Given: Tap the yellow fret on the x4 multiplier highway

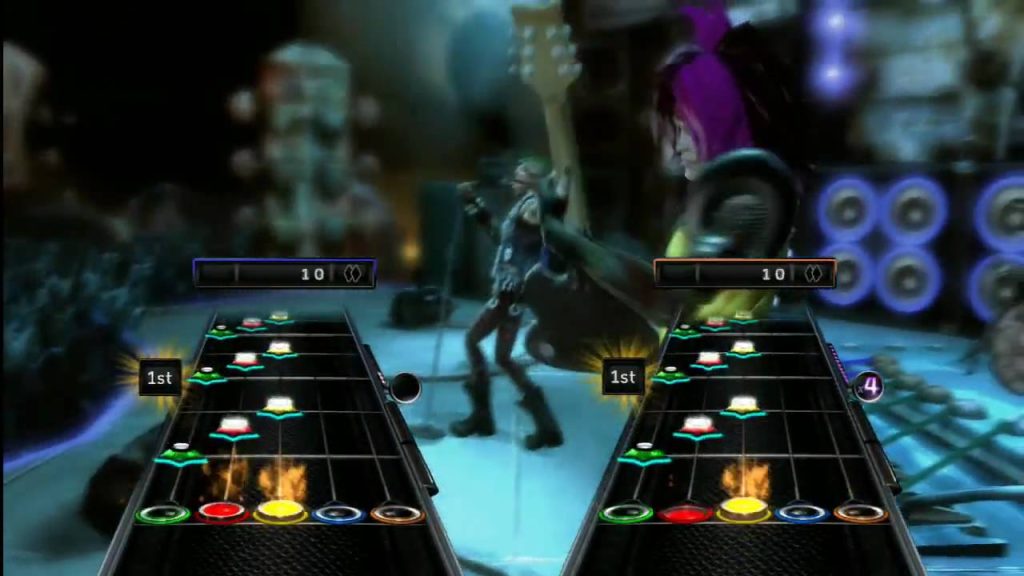Looking at the screenshot, I should tap(744, 512).
